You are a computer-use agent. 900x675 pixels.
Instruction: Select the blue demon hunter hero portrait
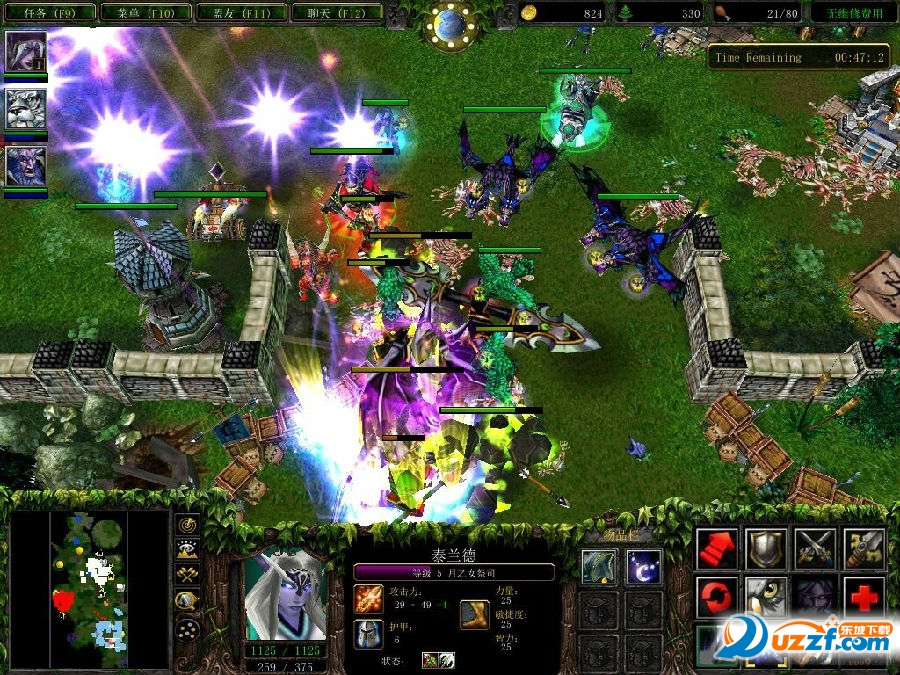click(26, 166)
